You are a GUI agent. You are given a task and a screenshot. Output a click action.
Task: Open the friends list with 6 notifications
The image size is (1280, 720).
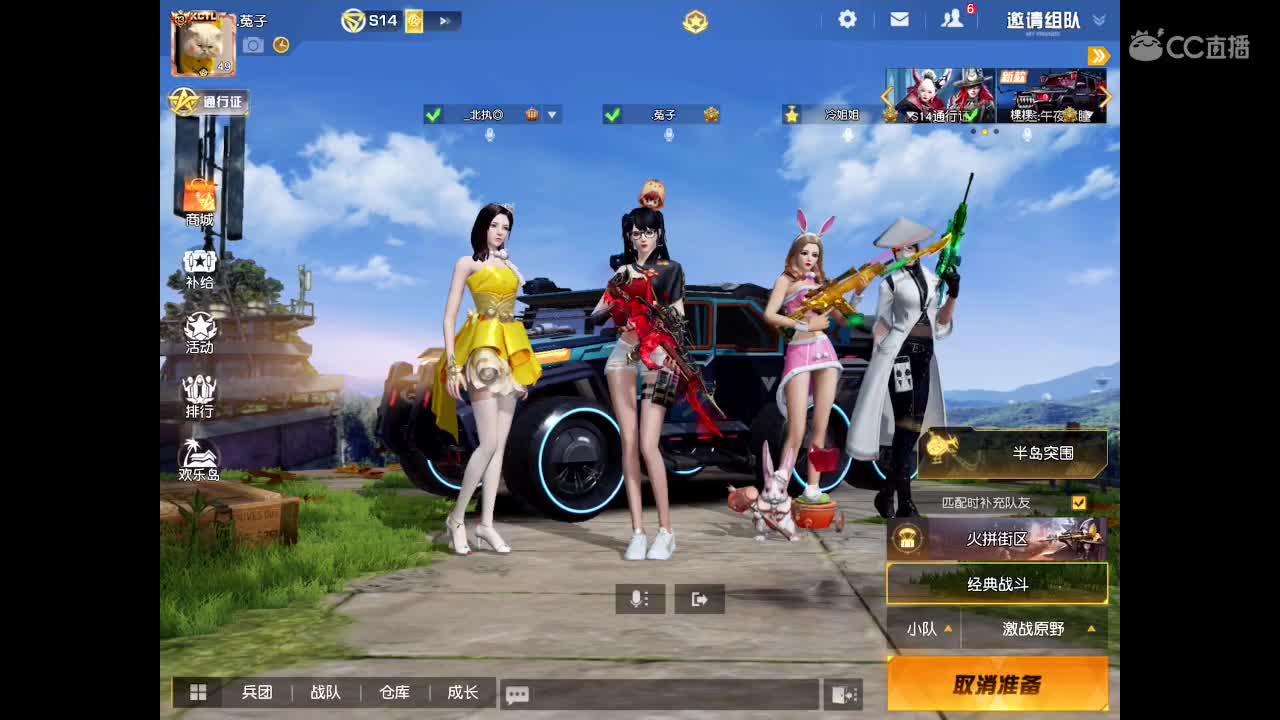tap(951, 18)
